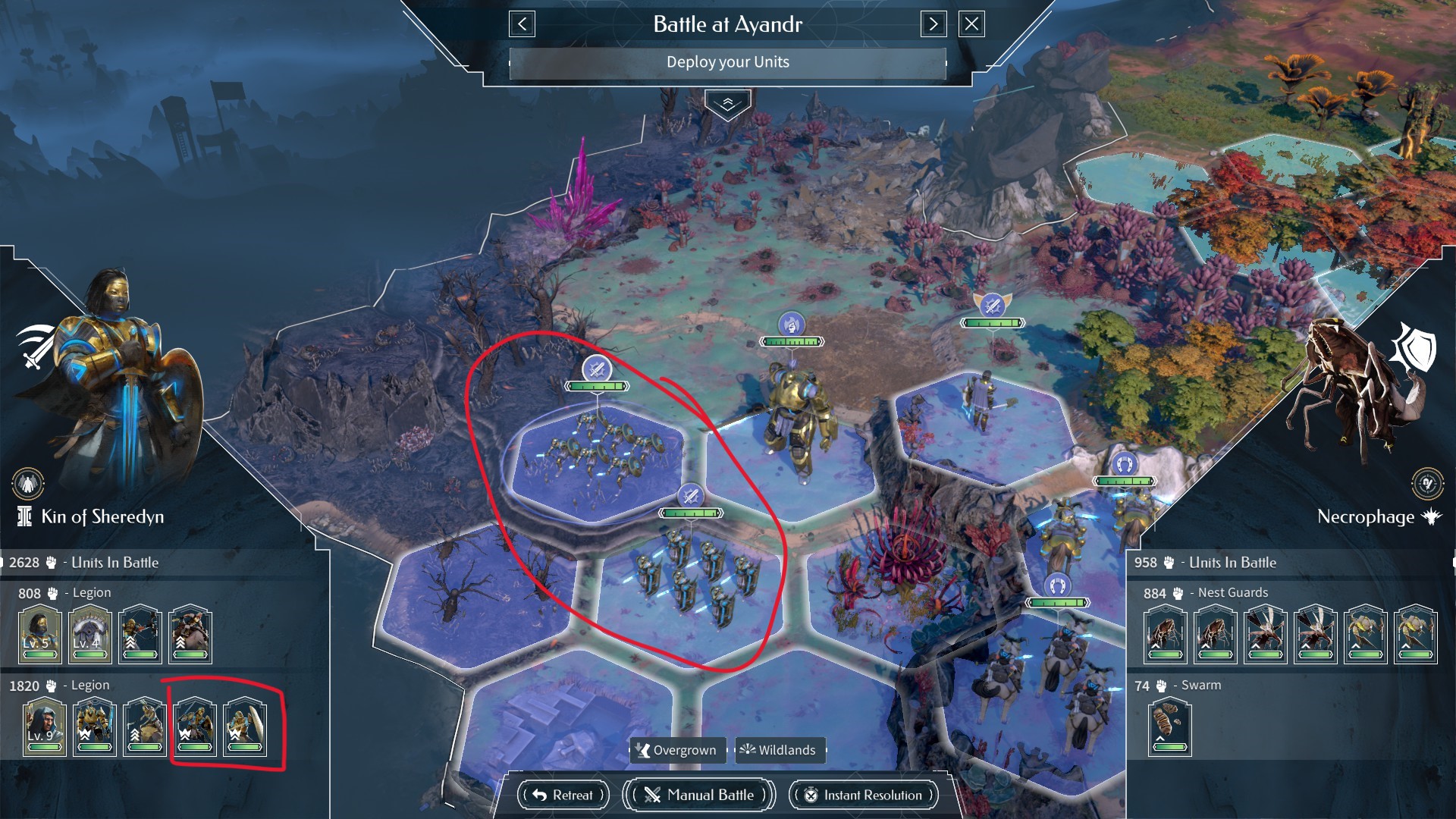The height and width of the screenshot is (819, 1456).
Task: Start a Manual Battle
Action: 698,795
